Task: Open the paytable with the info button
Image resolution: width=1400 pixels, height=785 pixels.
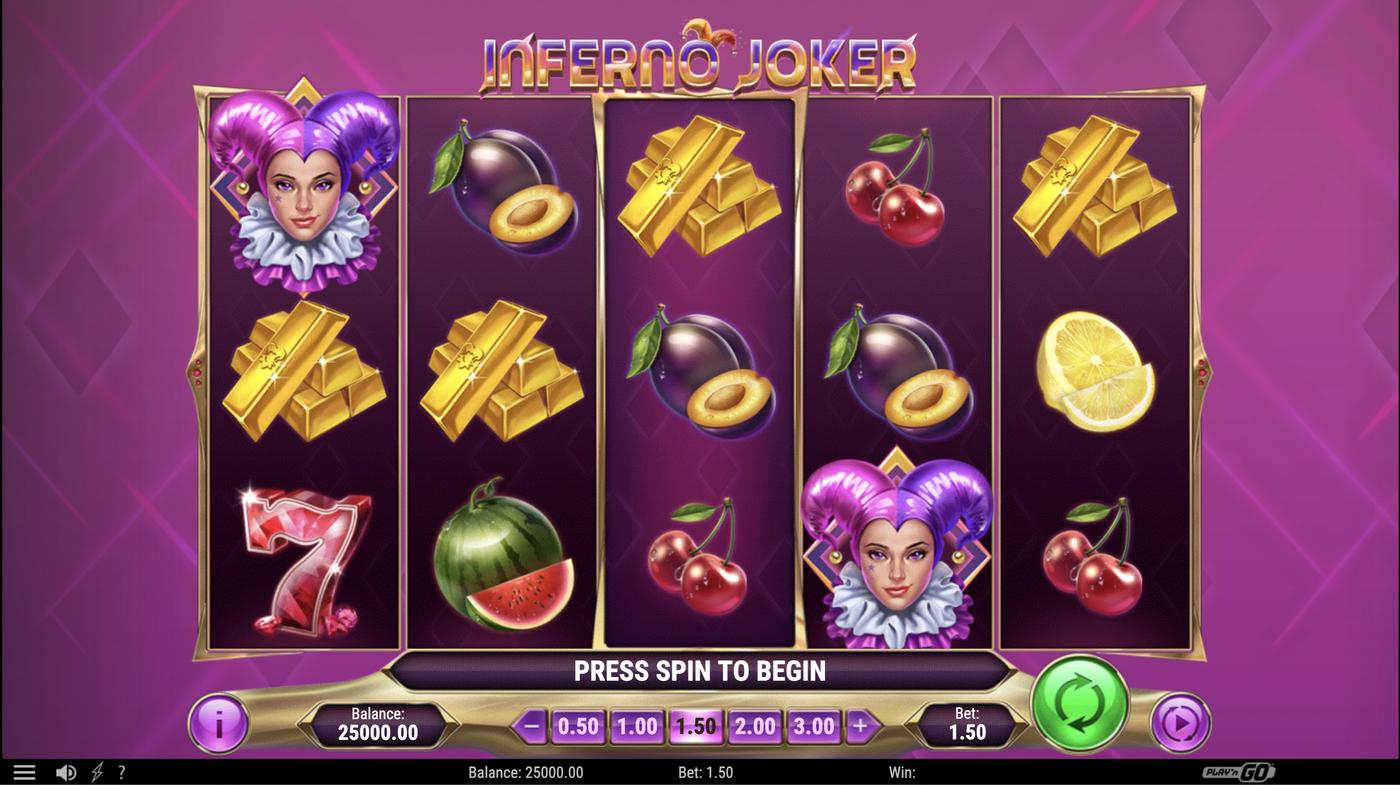Action: (x=218, y=724)
